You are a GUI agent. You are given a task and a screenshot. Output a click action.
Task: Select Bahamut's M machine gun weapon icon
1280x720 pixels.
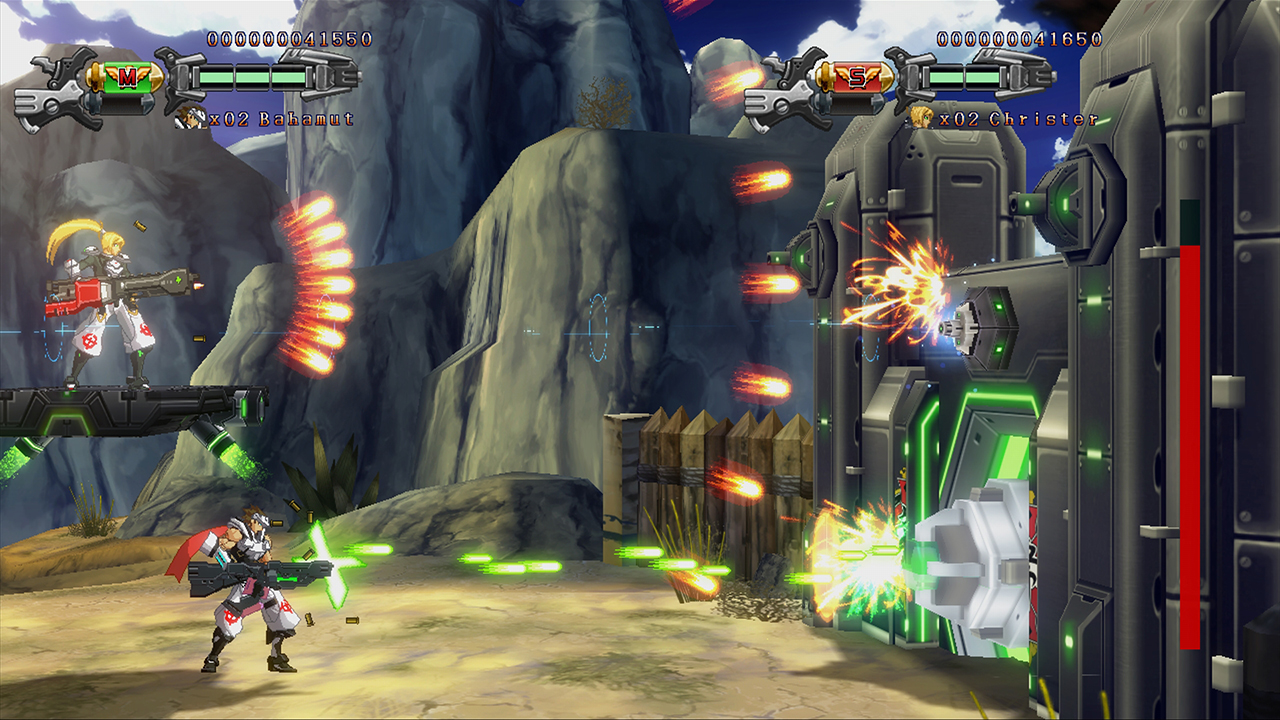126,77
